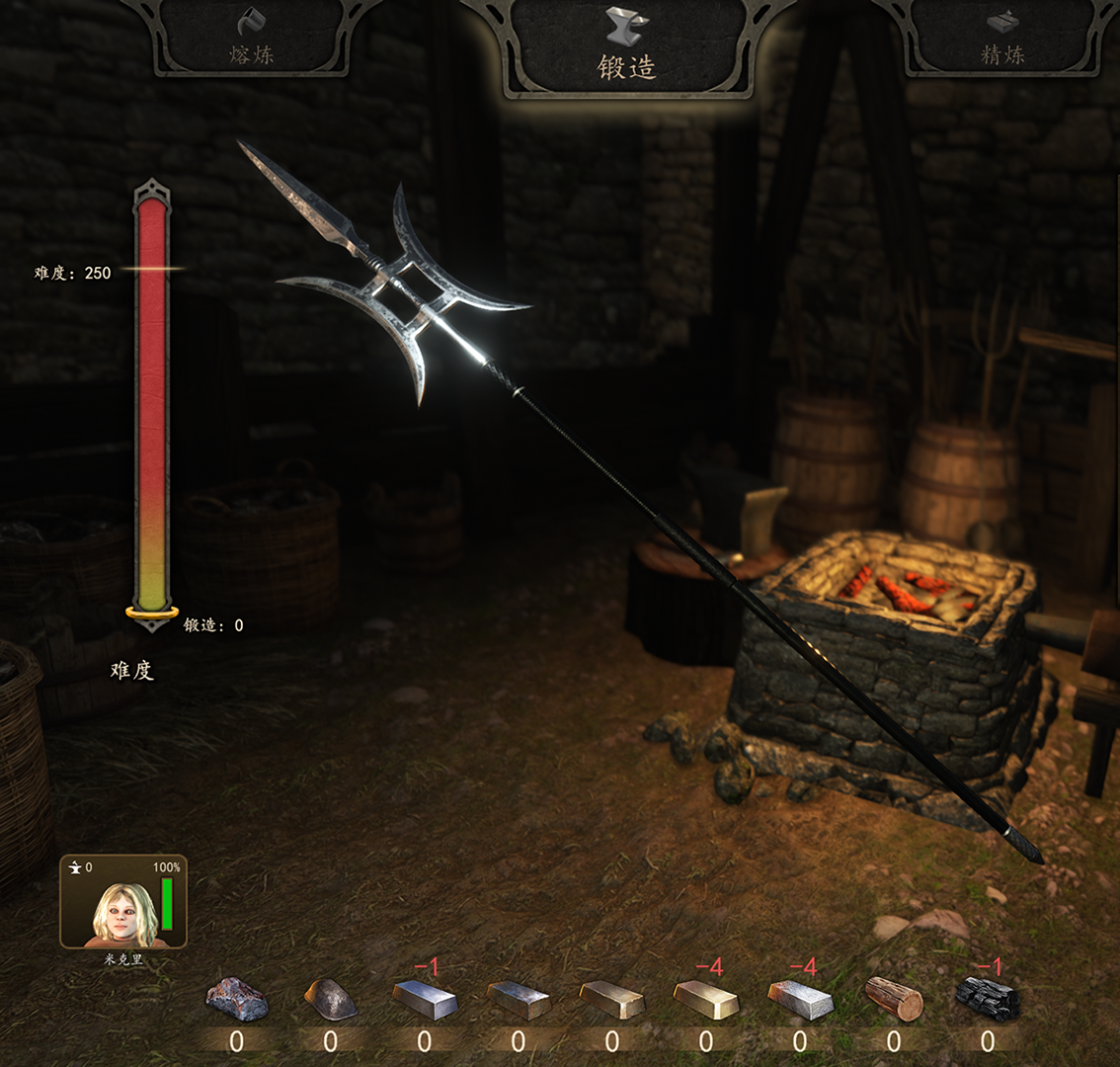The height and width of the screenshot is (1067, 1120).
Task: Click the reddish iron ore material icon
Action: click(x=237, y=999)
